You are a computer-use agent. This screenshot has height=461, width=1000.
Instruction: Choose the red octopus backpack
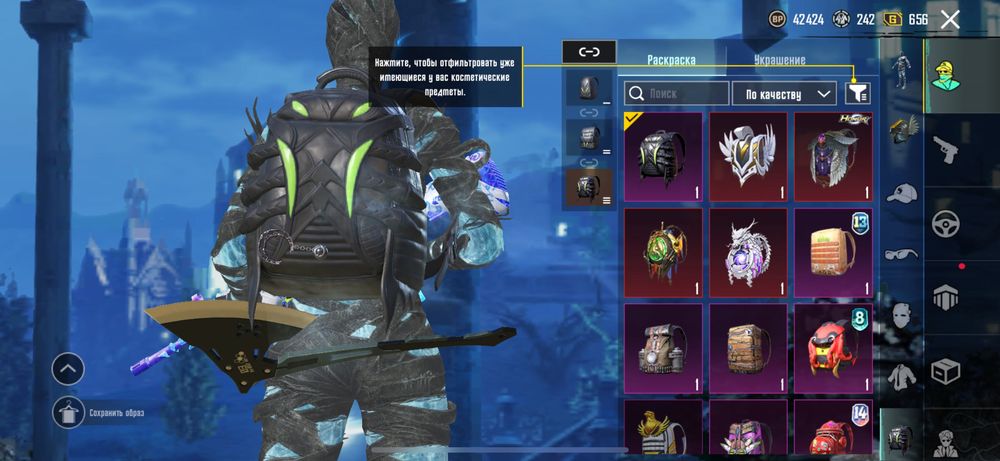832,347
